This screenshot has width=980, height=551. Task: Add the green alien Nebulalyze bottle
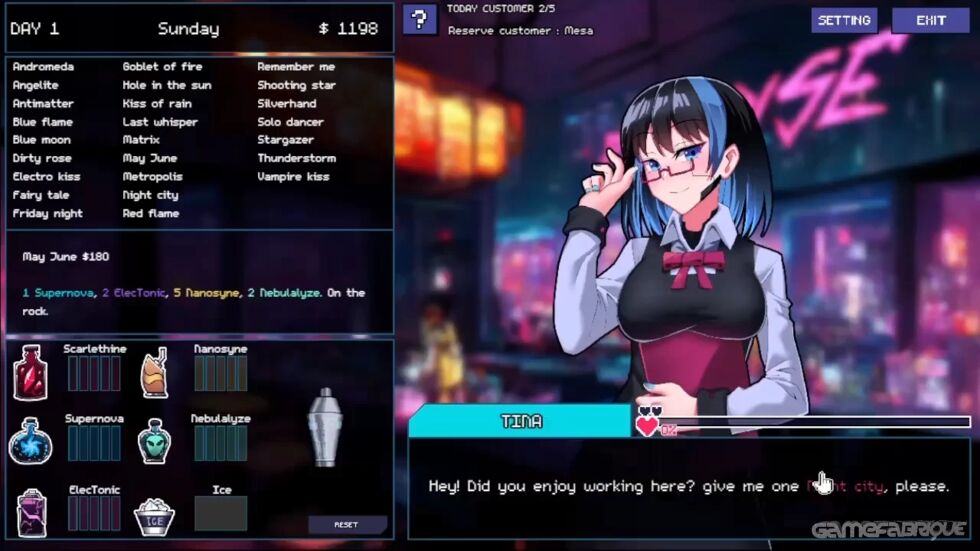(154, 441)
